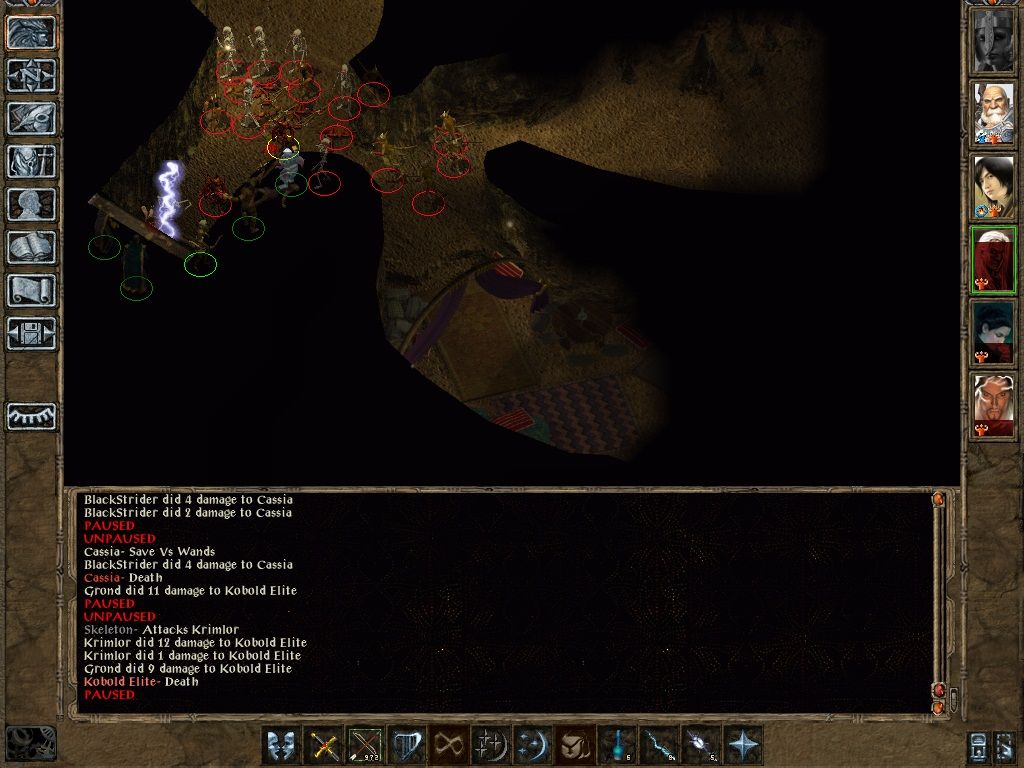Equip the crossed swords weapon slot
The width and height of the screenshot is (1024, 768).
(324, 745)
